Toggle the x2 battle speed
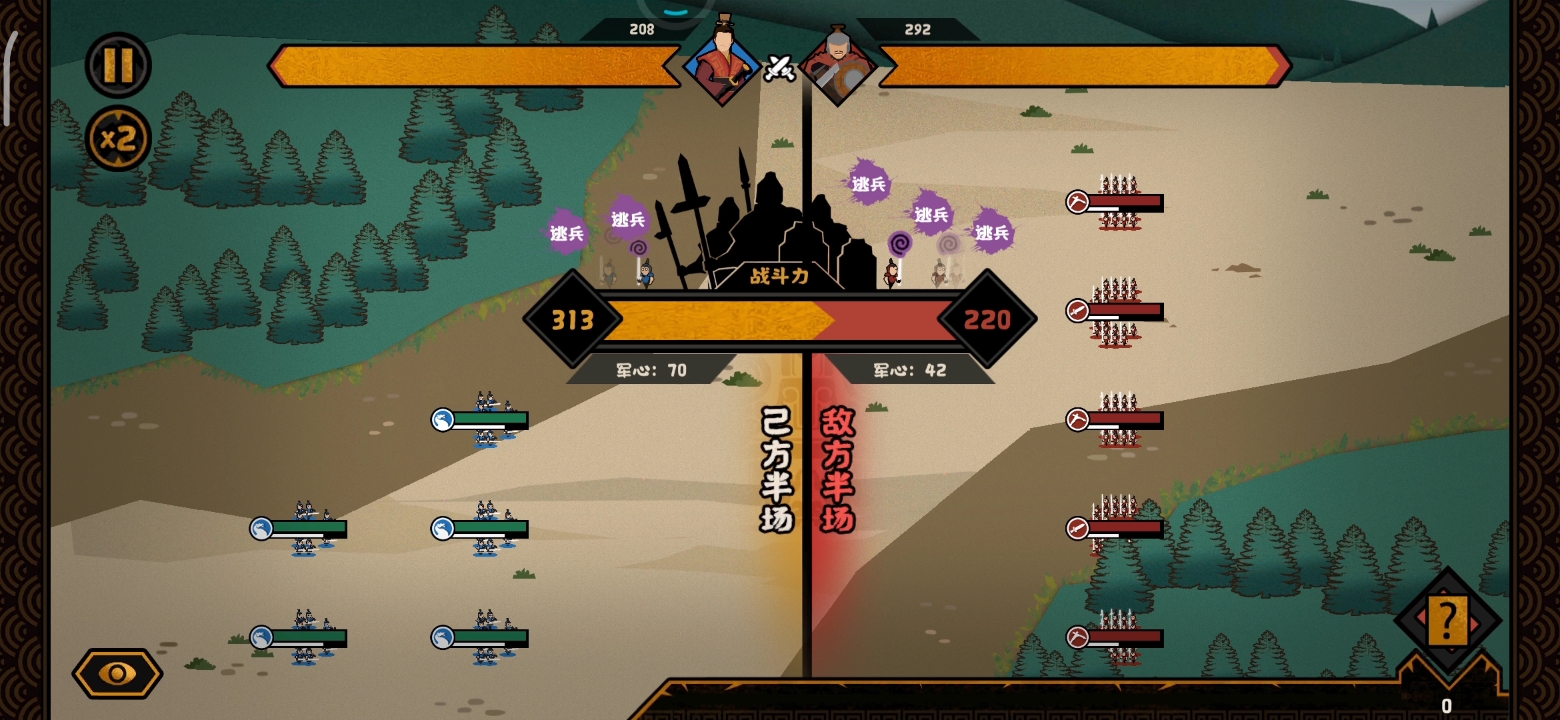1560x720 pixels. point(118,138)
